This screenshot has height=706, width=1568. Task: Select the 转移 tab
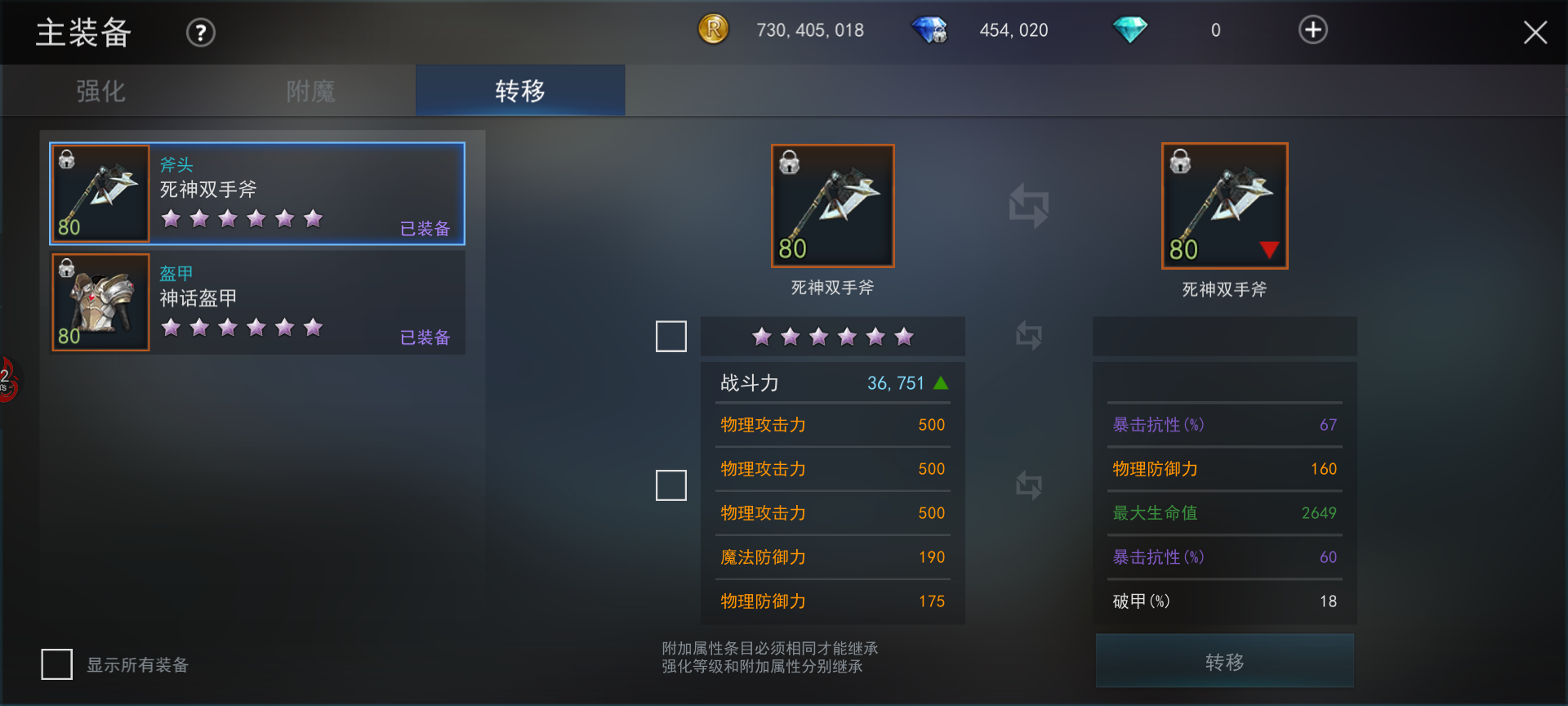pyautogui.click(x=519, y=91)
